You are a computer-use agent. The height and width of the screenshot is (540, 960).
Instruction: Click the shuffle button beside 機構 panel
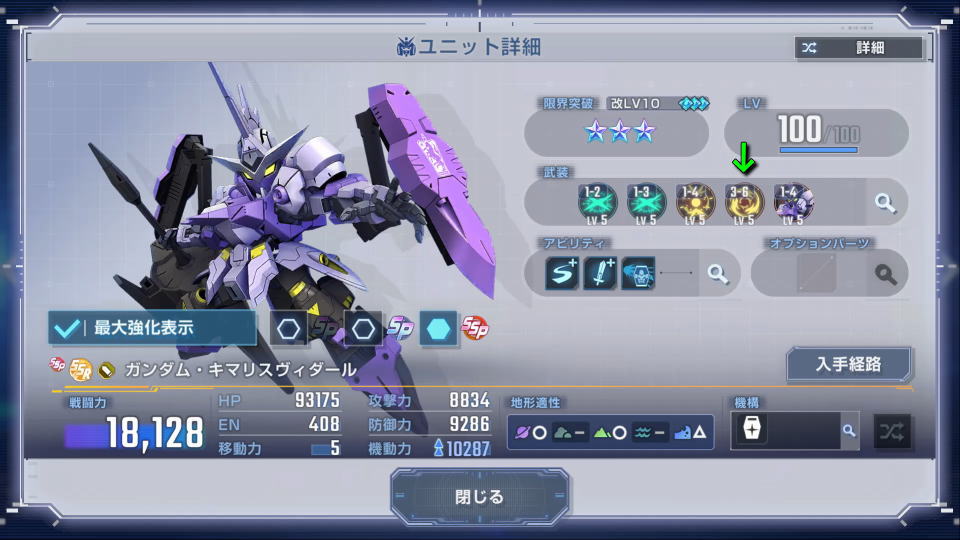[892, 431]
